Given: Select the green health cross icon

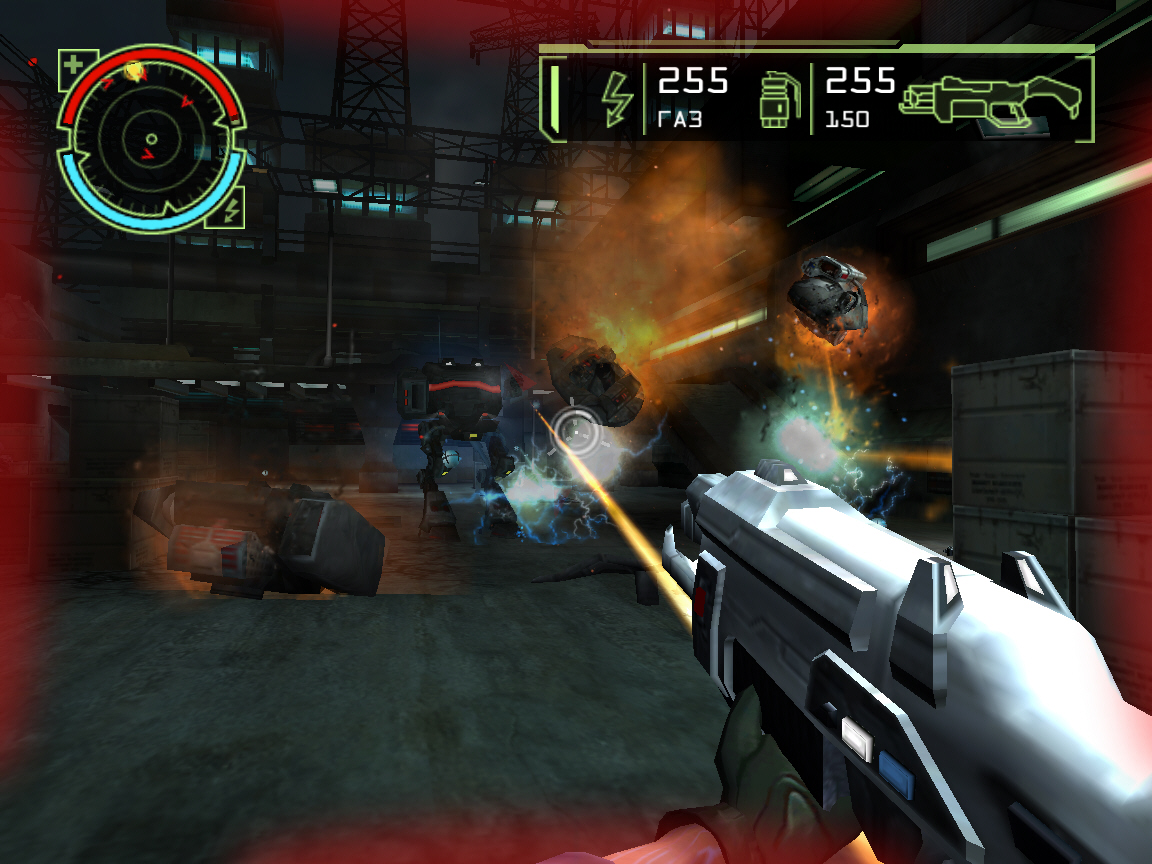Looking at the screenshot, I should pyautogui.click(x=73, y=66).
